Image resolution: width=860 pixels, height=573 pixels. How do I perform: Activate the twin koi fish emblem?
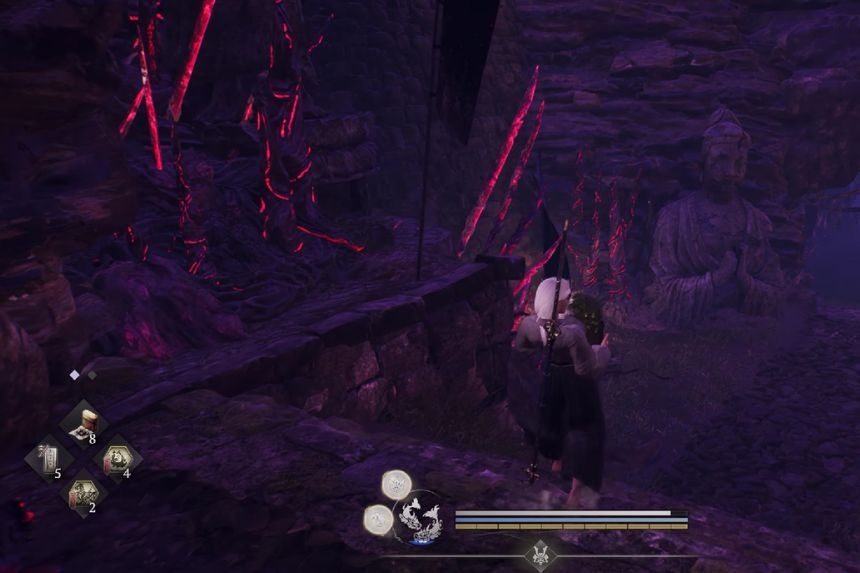click(419, 518)
